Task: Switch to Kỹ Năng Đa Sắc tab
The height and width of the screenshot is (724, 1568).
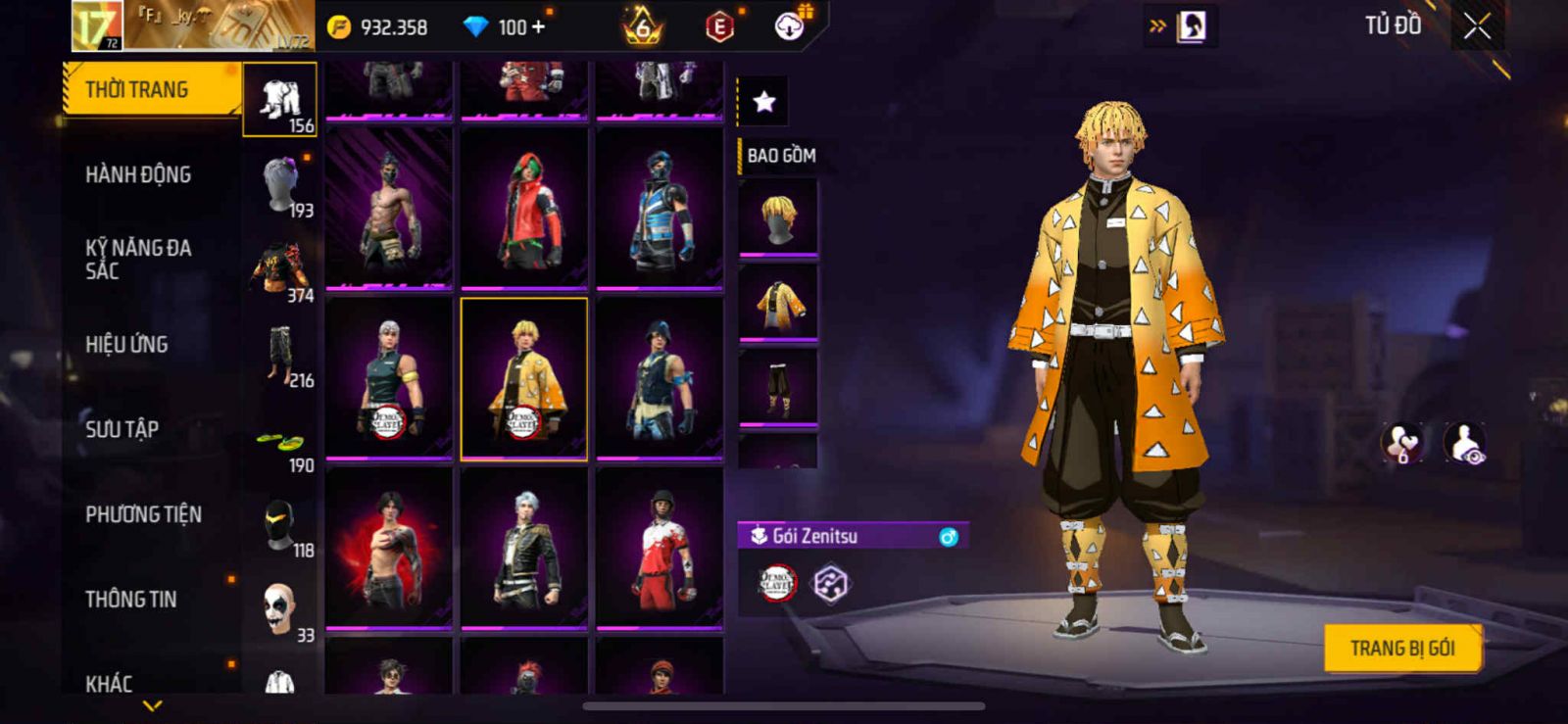Action: (138, 260)
